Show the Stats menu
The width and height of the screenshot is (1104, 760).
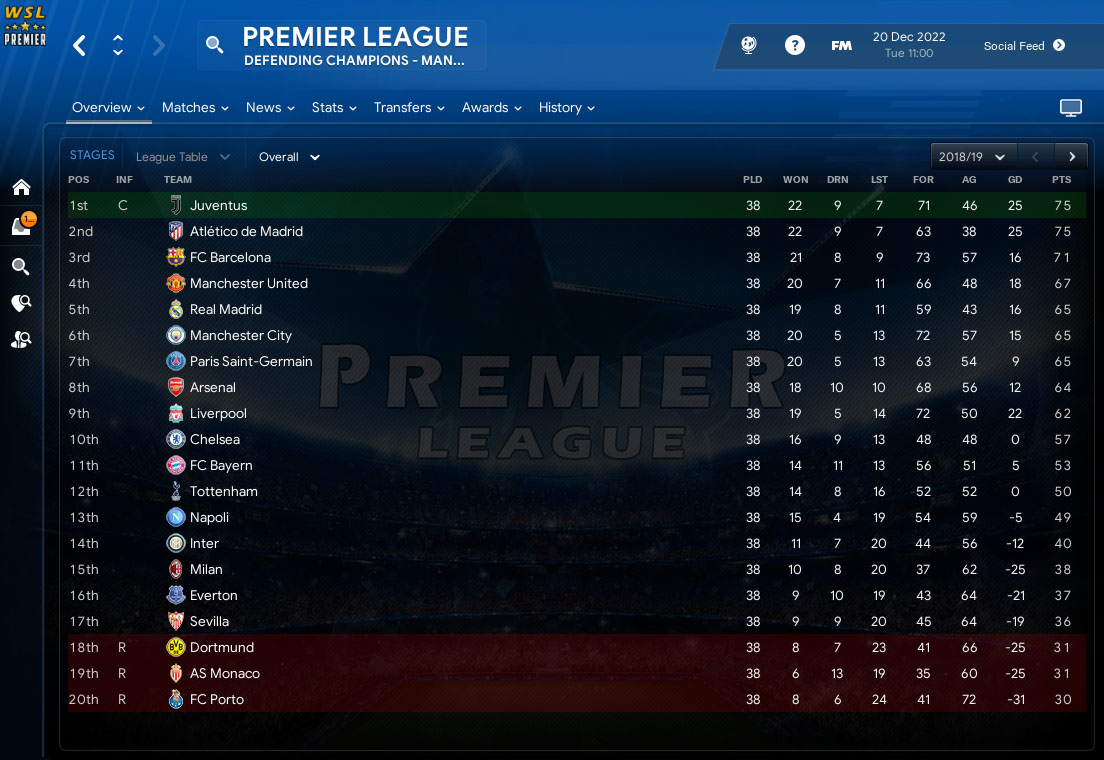pyautogui.click(x=334, y=108)
